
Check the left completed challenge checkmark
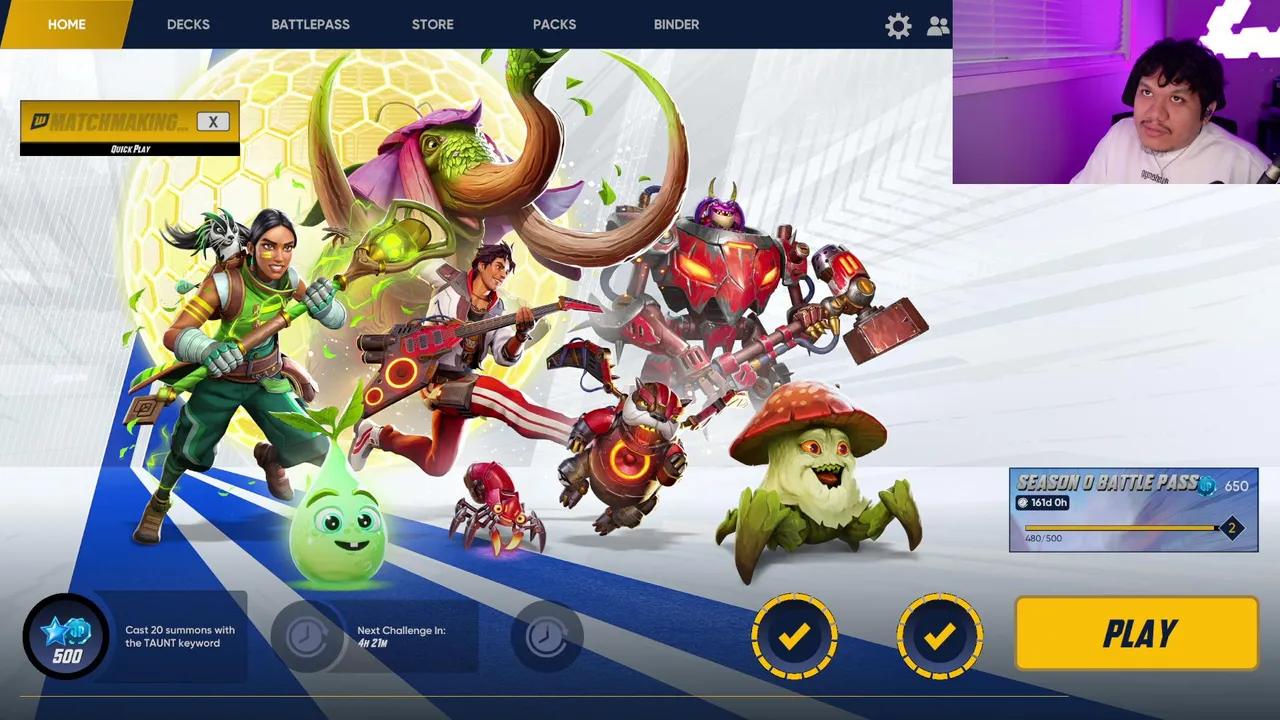tap(794, 633)
